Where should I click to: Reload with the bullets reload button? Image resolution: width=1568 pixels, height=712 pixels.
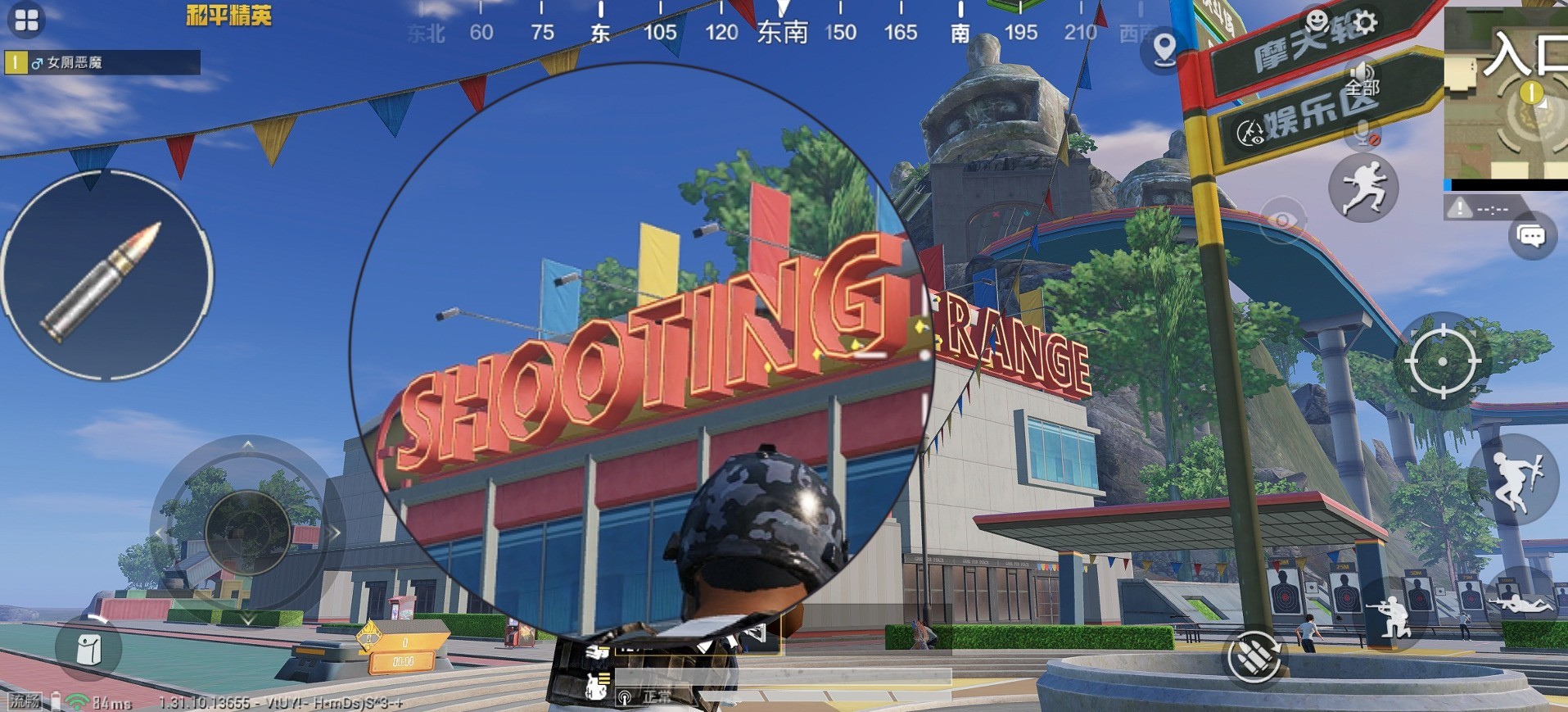tap(1253, 656)
